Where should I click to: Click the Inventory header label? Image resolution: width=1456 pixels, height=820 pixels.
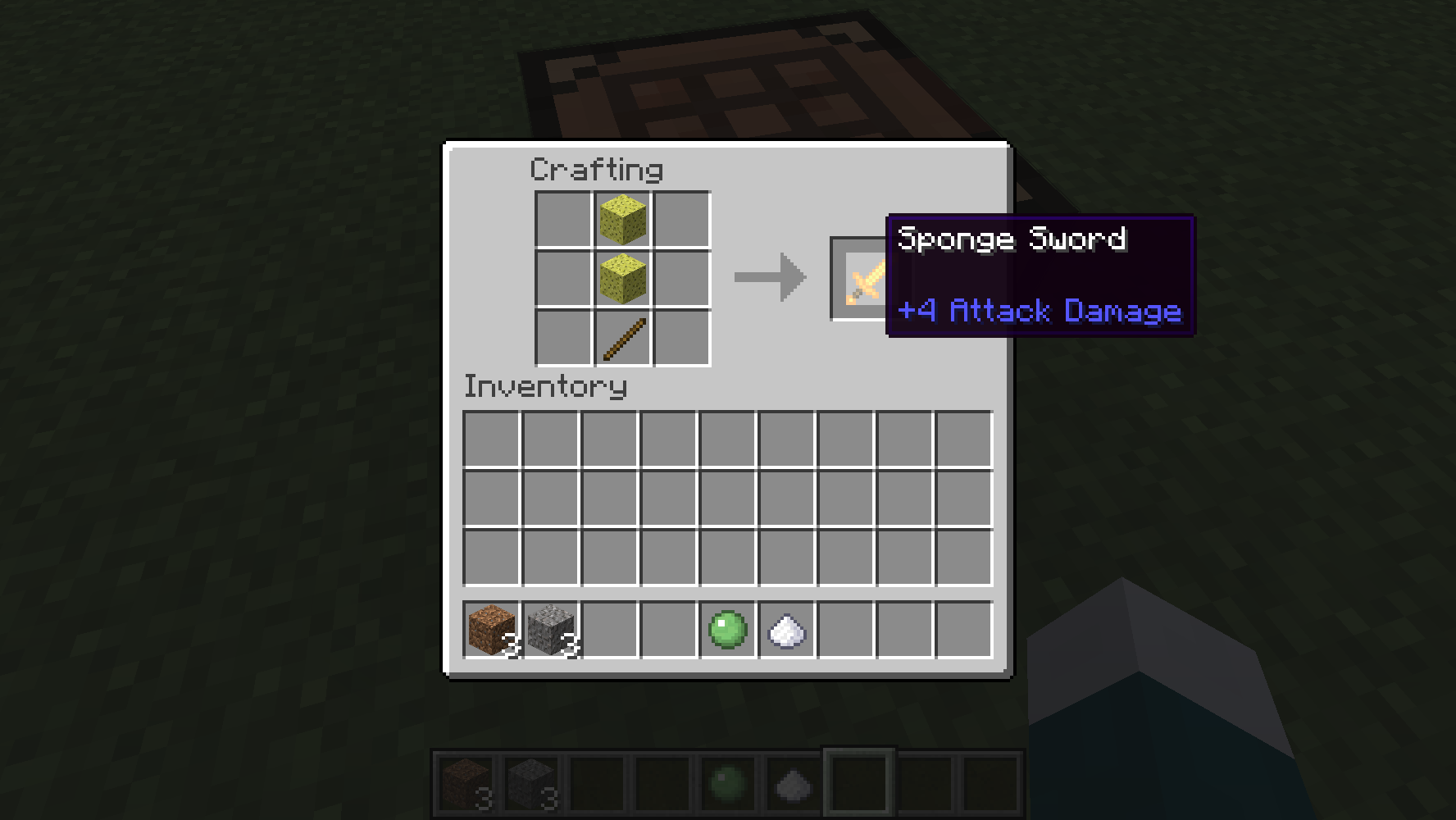(x=545, y=386)
